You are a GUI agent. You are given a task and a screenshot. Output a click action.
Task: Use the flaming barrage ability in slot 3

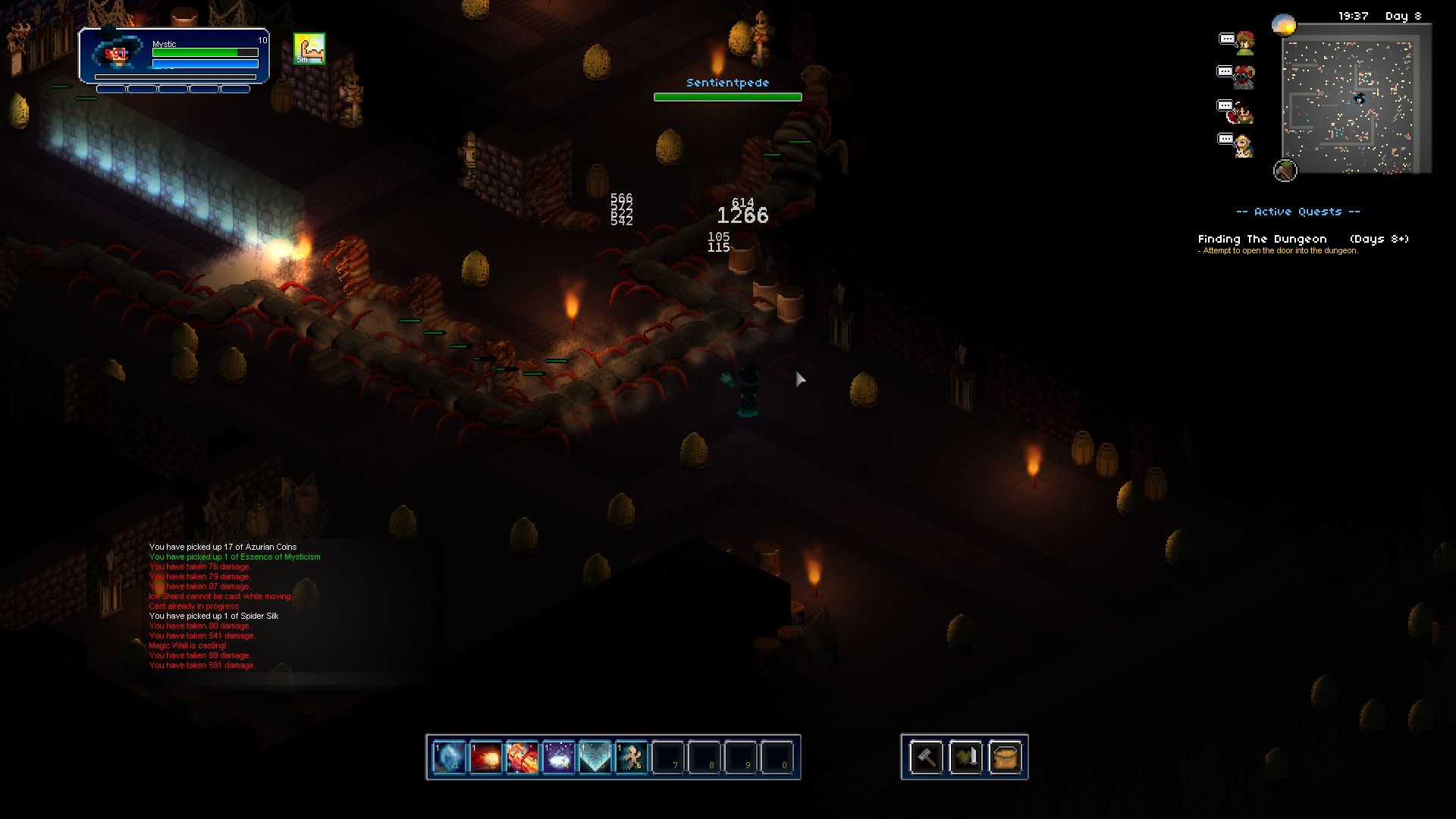[x=522, y=757]
